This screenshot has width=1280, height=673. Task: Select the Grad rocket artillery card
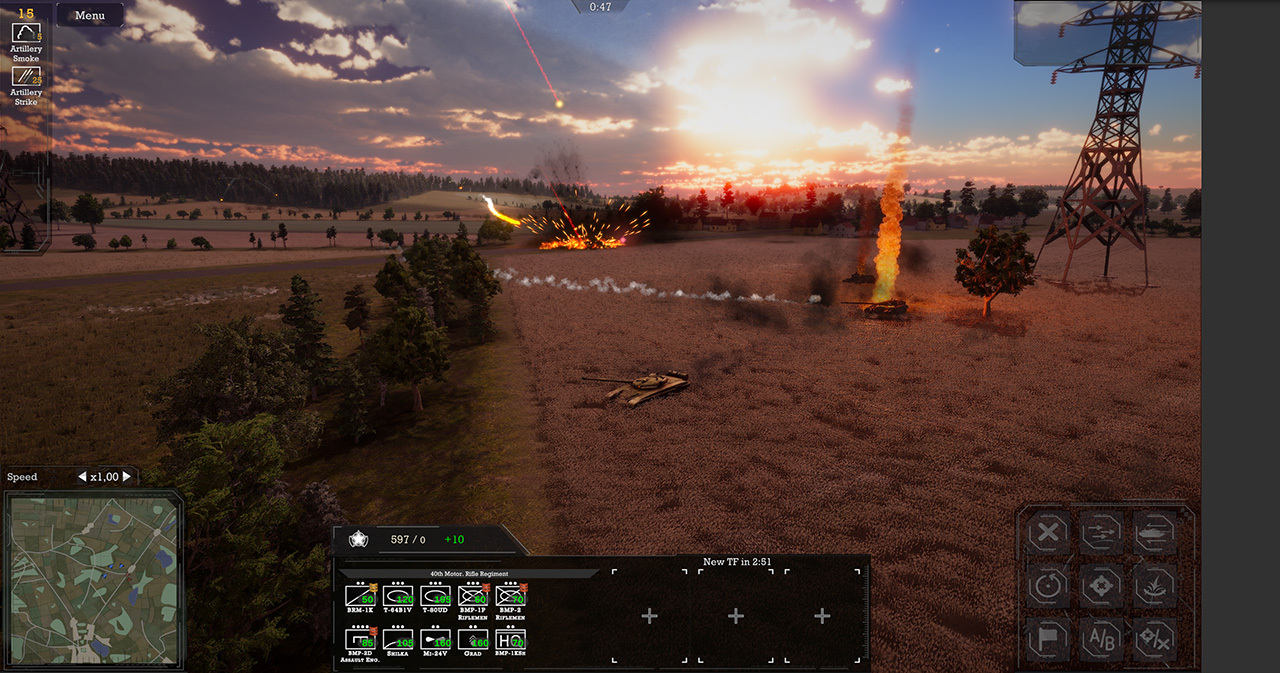[472, 639]
